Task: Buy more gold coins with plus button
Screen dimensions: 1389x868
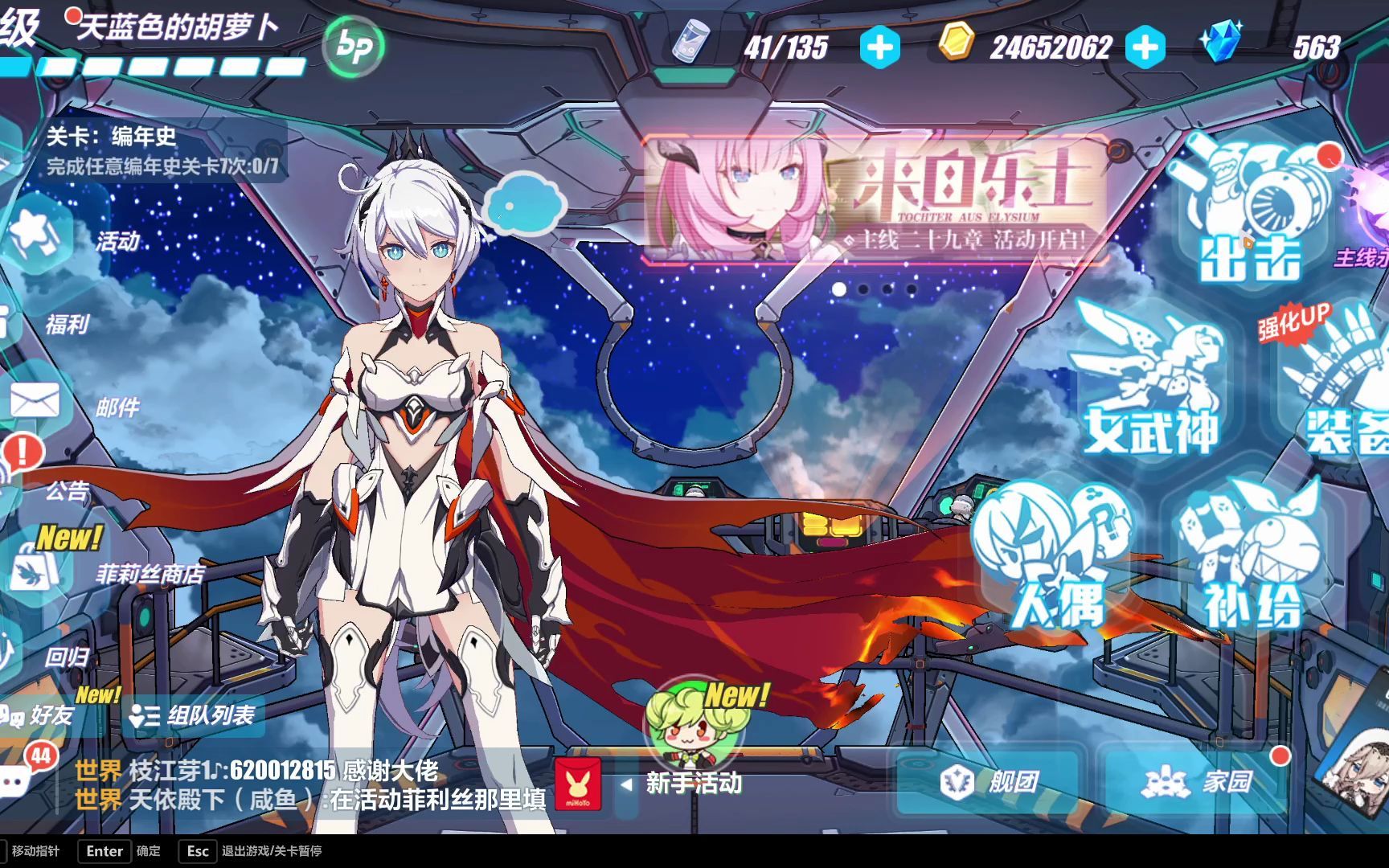Action: [x=1145, y=47]
